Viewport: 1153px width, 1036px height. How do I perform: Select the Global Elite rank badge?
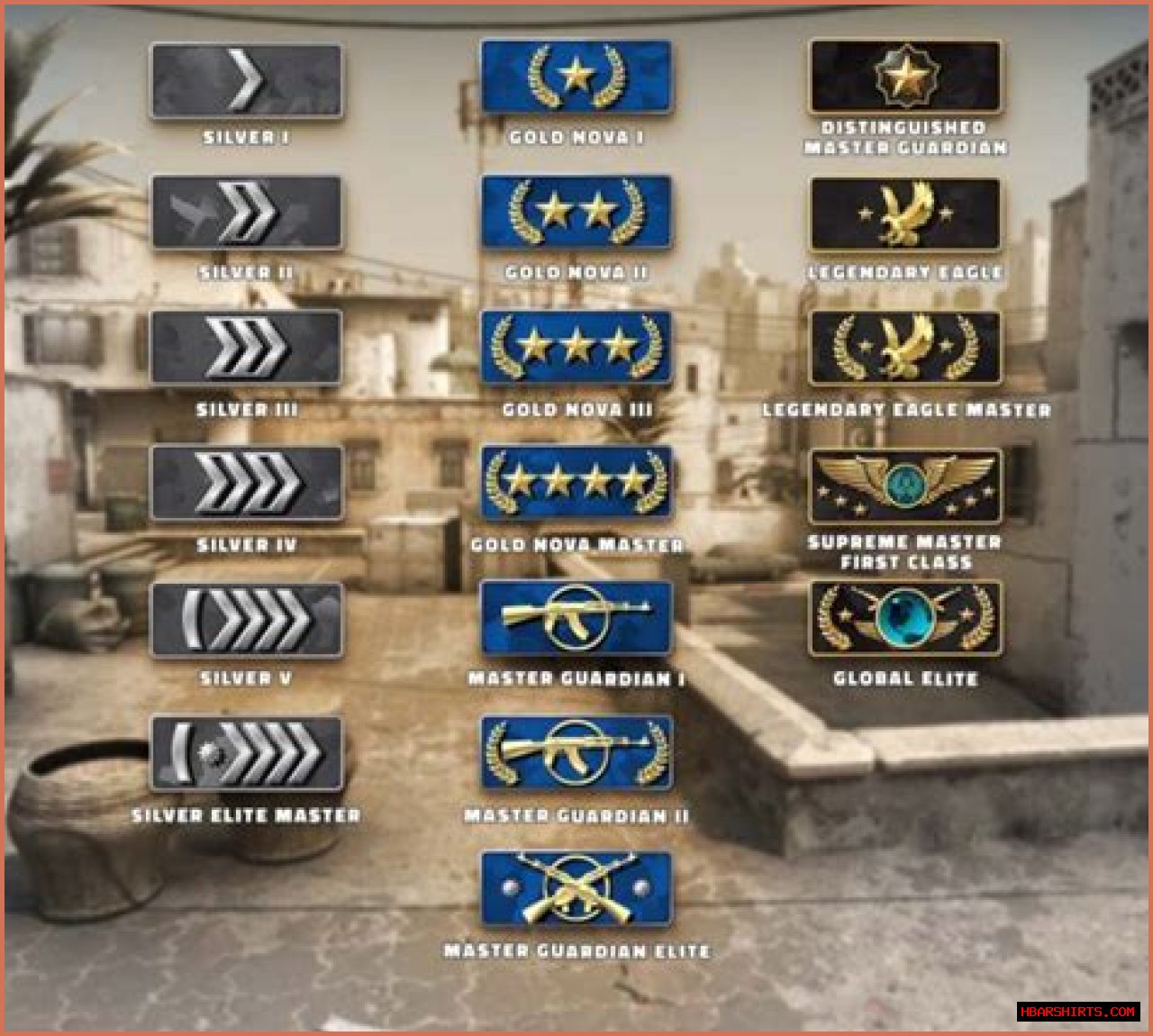[904, 618]
